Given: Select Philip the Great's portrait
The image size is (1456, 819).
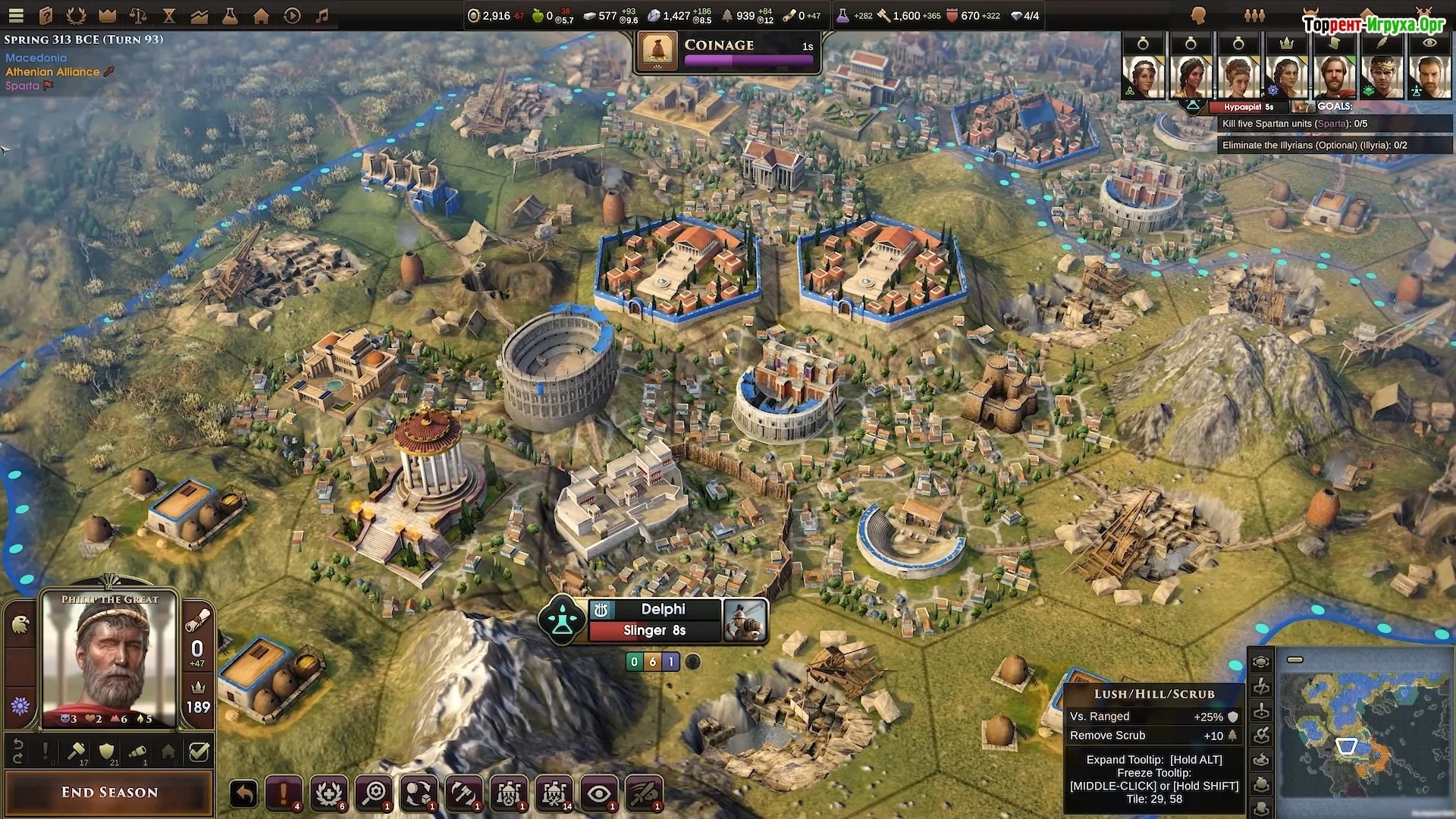Looking at the screenshot, I should click(111, 661).
